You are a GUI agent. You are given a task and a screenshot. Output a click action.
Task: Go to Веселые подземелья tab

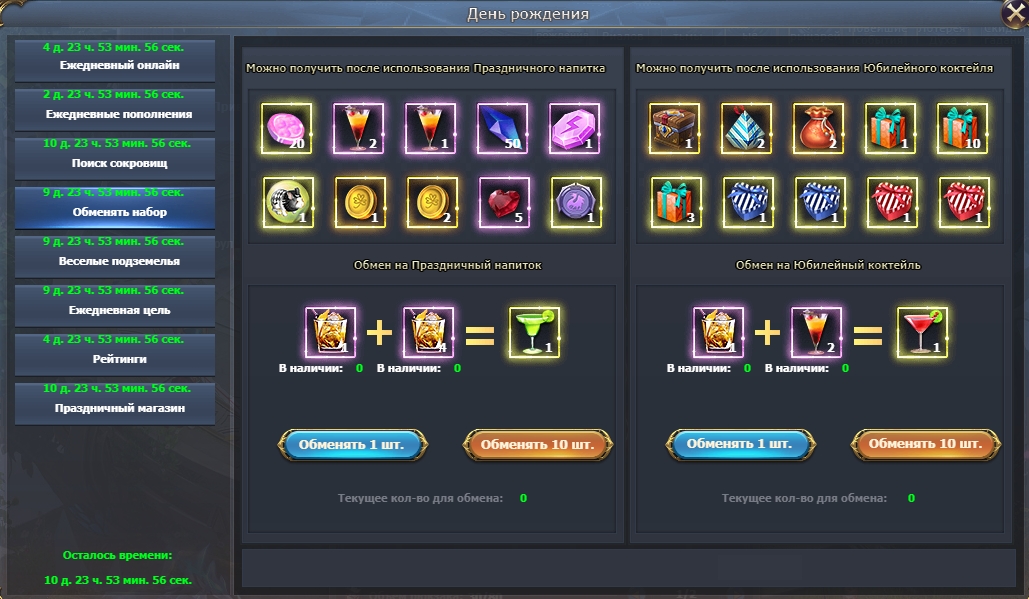click(x=113, y=255)
